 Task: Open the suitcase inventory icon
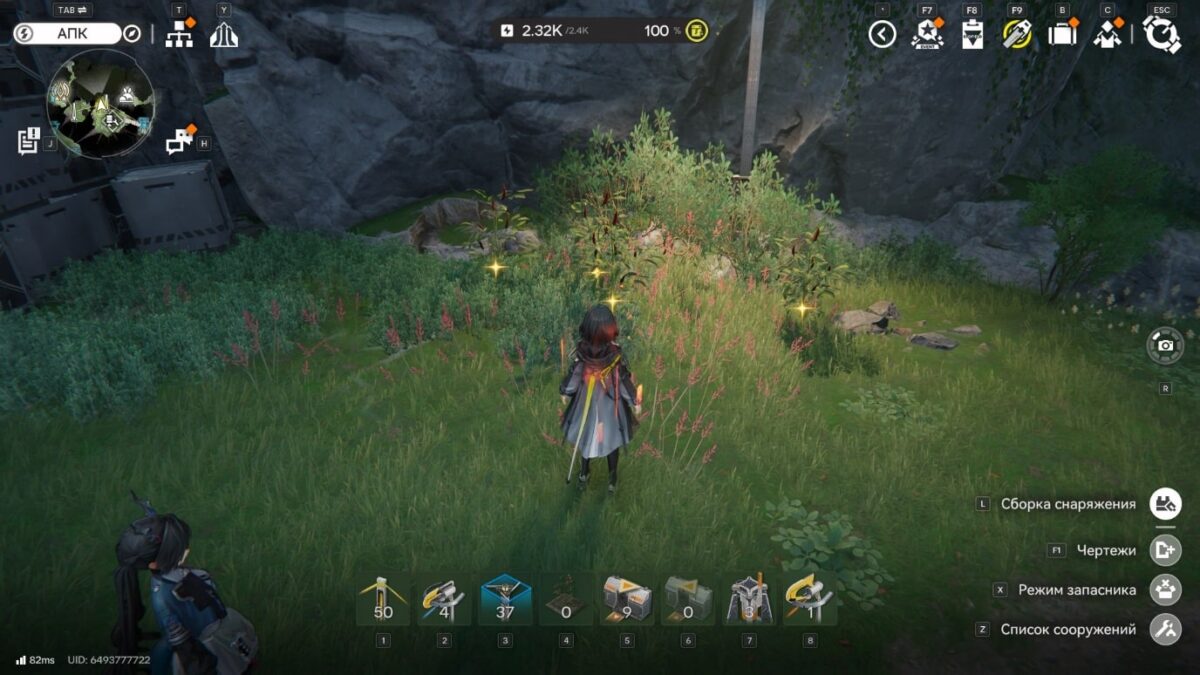click(x=1062, y=35)
